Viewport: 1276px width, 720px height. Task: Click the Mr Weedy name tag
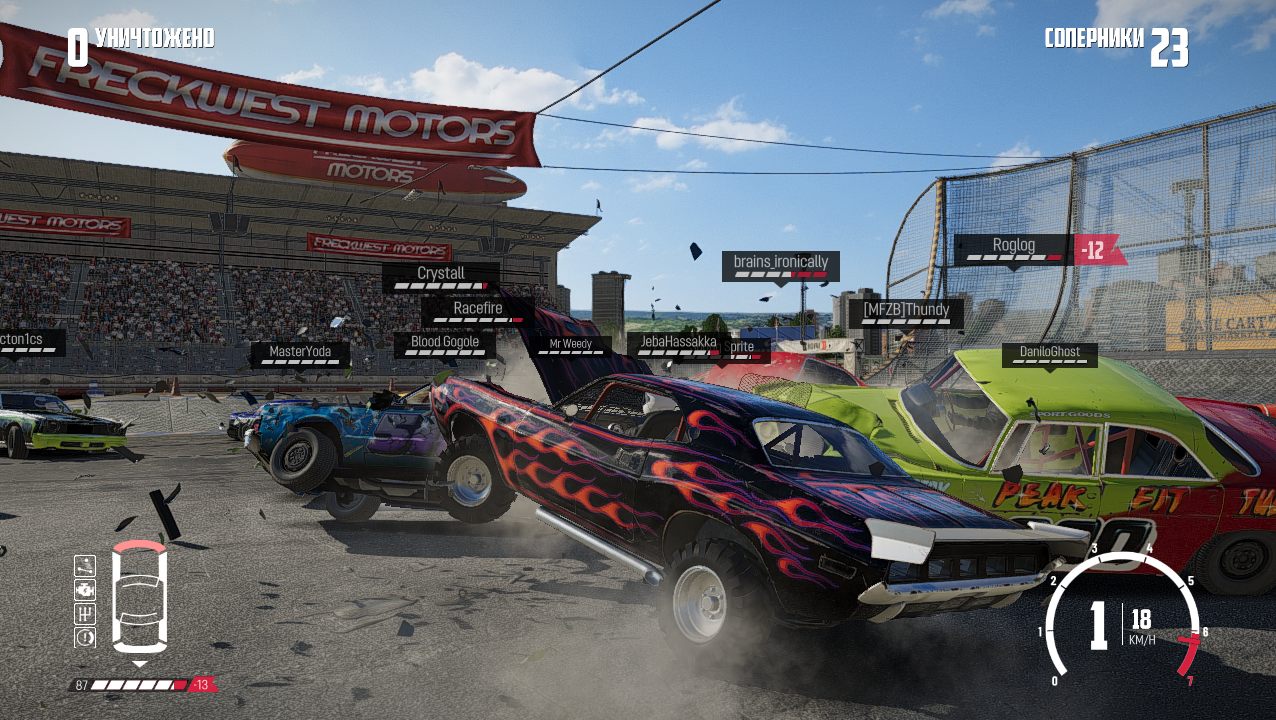click(570, 346)
